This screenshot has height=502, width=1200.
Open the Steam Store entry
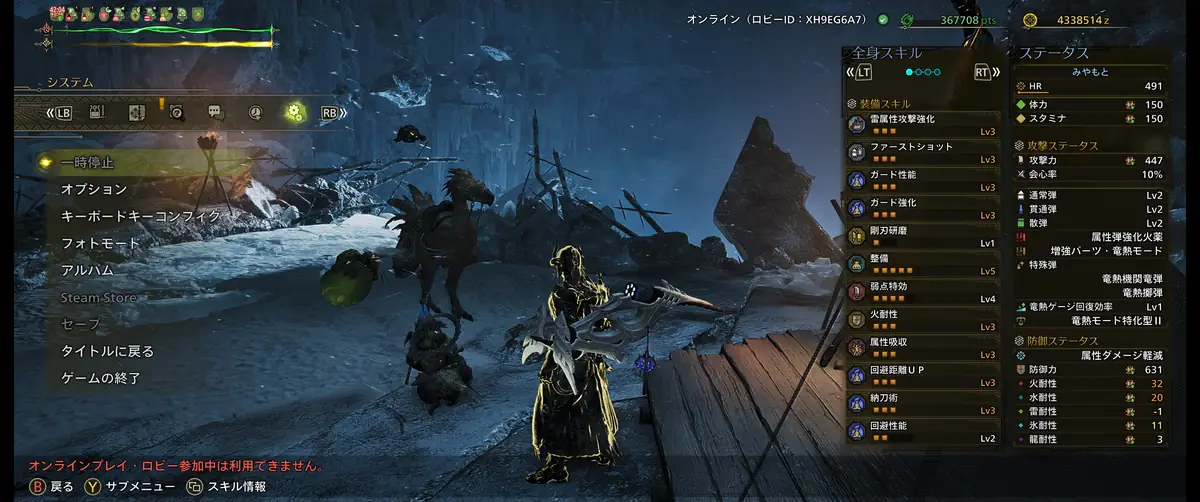coord(98,297)
